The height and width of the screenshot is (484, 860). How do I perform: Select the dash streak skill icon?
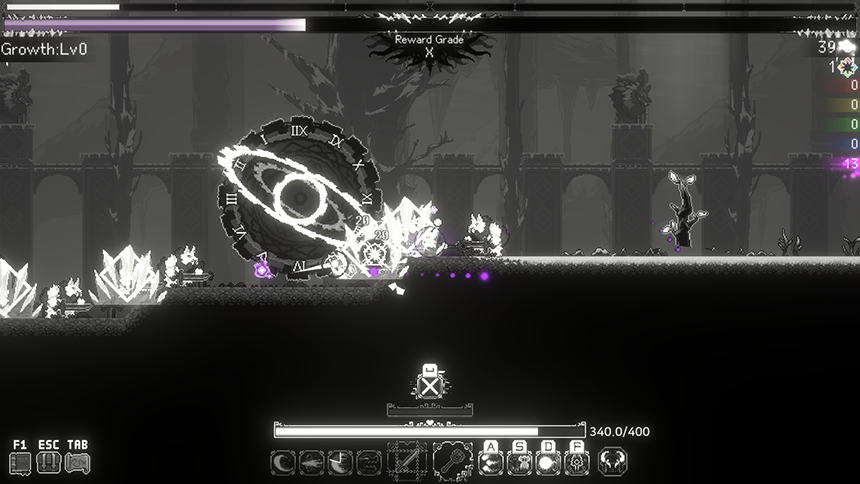tap(312, 463)
